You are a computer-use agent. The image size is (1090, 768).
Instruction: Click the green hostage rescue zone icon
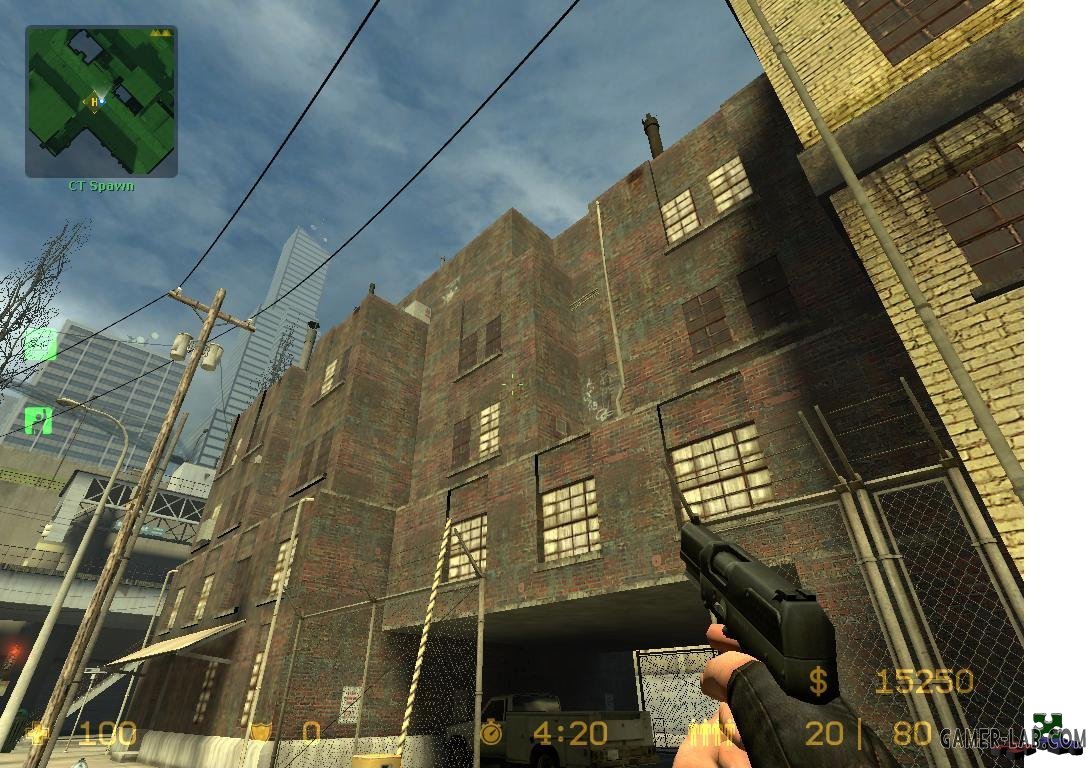click(39, 419)
